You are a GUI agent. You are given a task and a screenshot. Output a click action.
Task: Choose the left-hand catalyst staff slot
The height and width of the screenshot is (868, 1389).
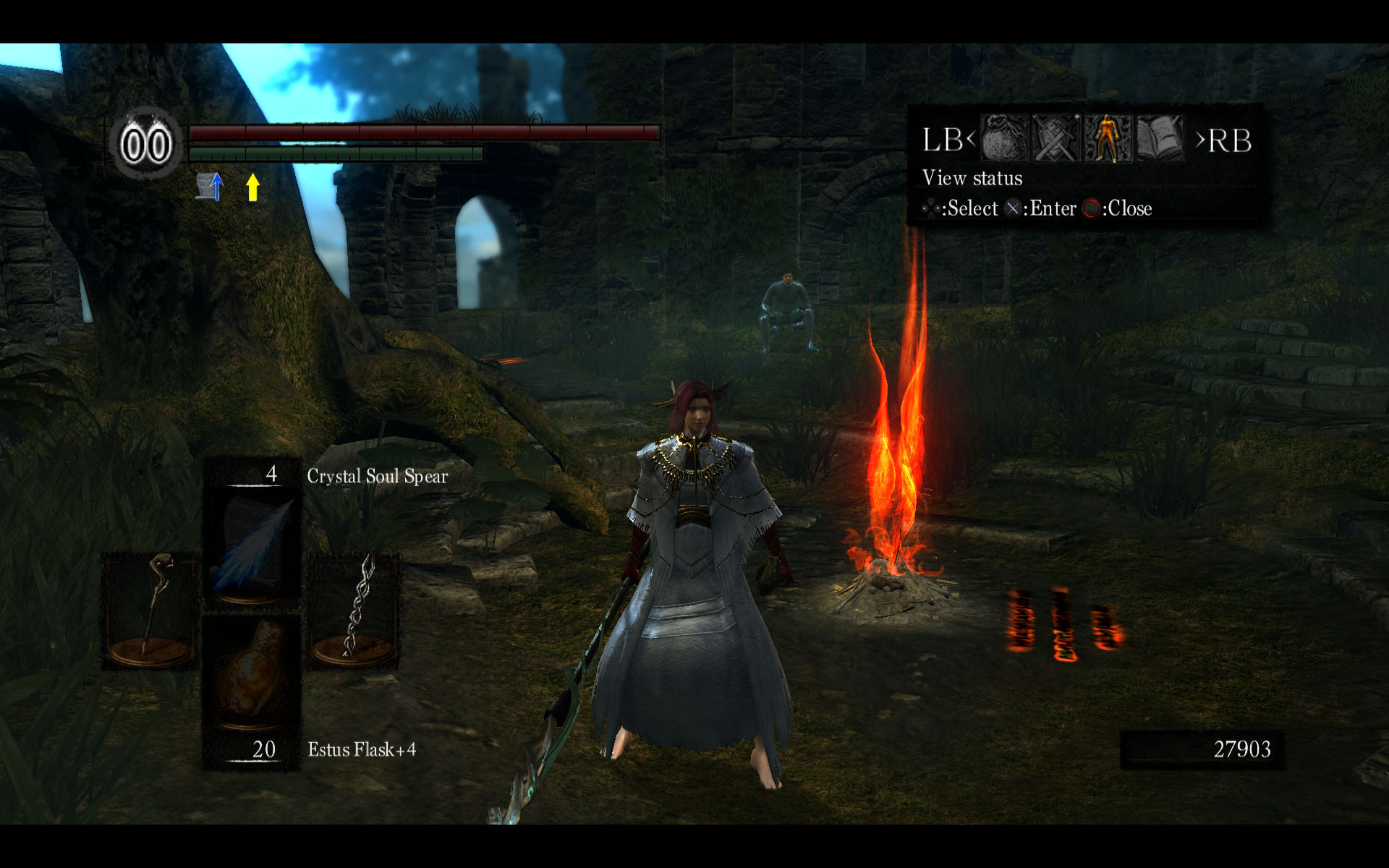pyautogui.click(x=150, y=611)
